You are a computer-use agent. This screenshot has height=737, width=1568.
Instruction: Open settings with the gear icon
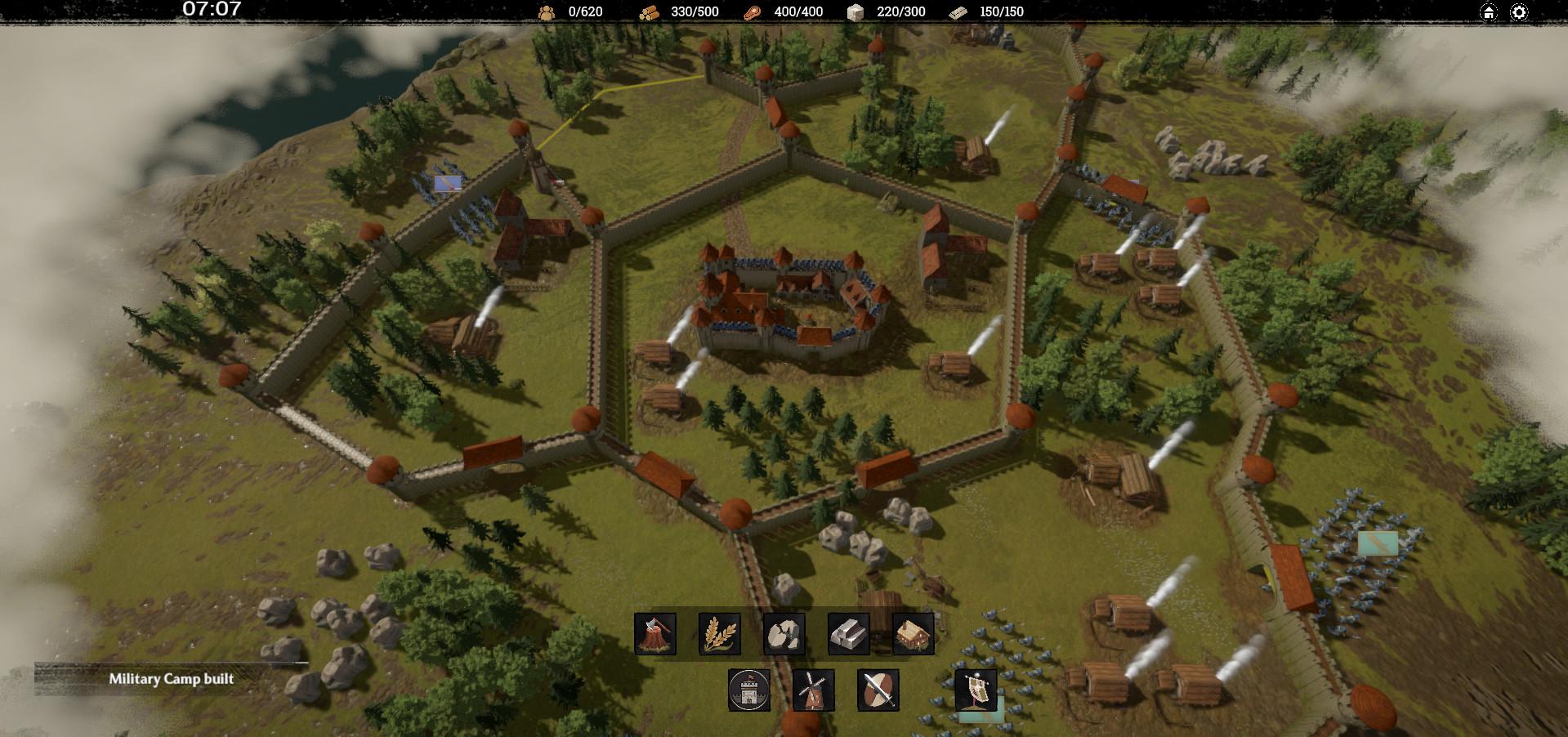pyautogui.click(x=1519, y=12)
